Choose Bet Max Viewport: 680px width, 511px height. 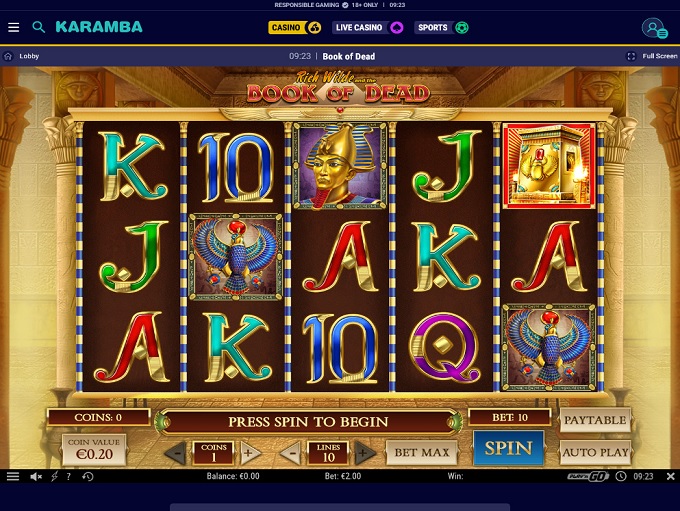(421, 453)
